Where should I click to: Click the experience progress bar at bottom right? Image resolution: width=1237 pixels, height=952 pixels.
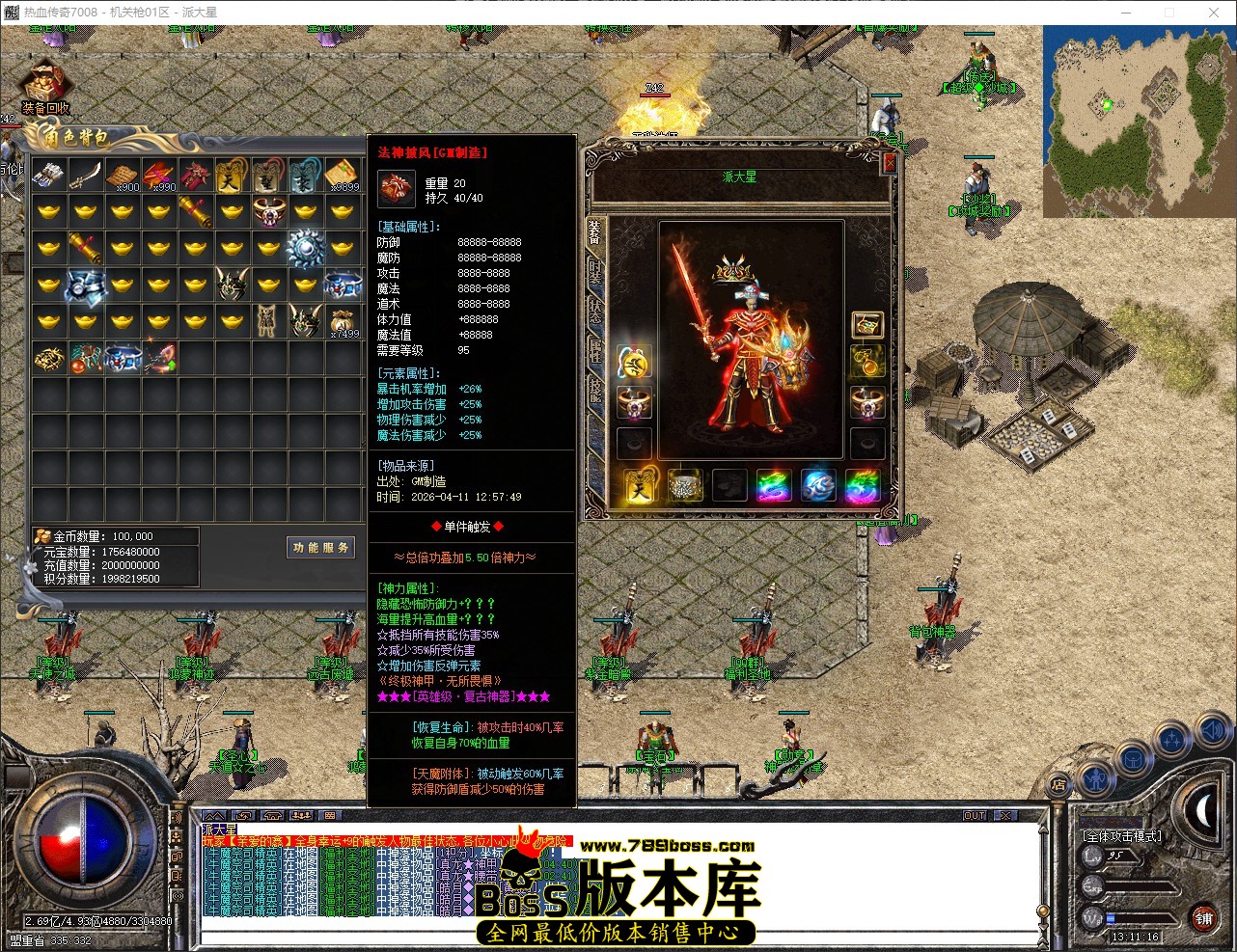pos(1140,886)
